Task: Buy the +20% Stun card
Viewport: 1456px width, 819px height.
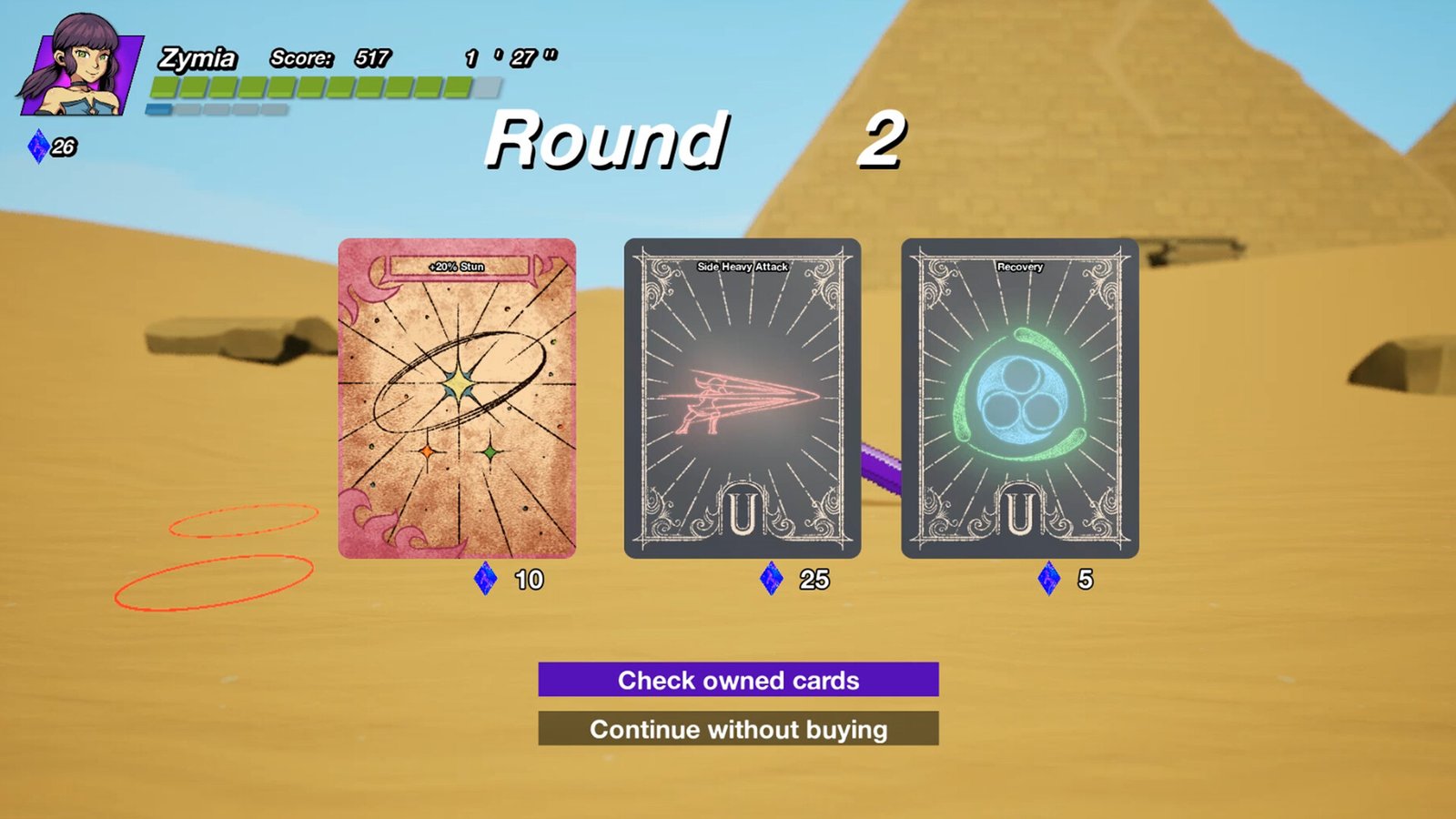Action: 457,399
